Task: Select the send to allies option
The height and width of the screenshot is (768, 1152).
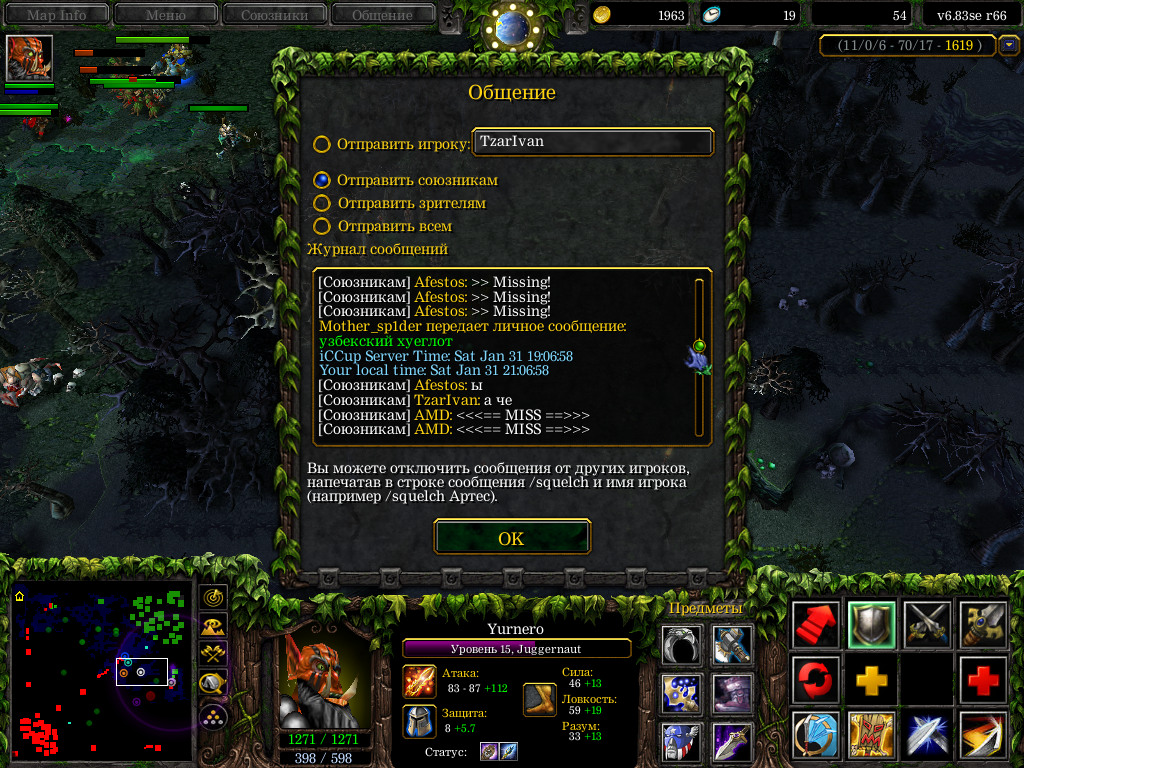Action: tap(321, 180)
